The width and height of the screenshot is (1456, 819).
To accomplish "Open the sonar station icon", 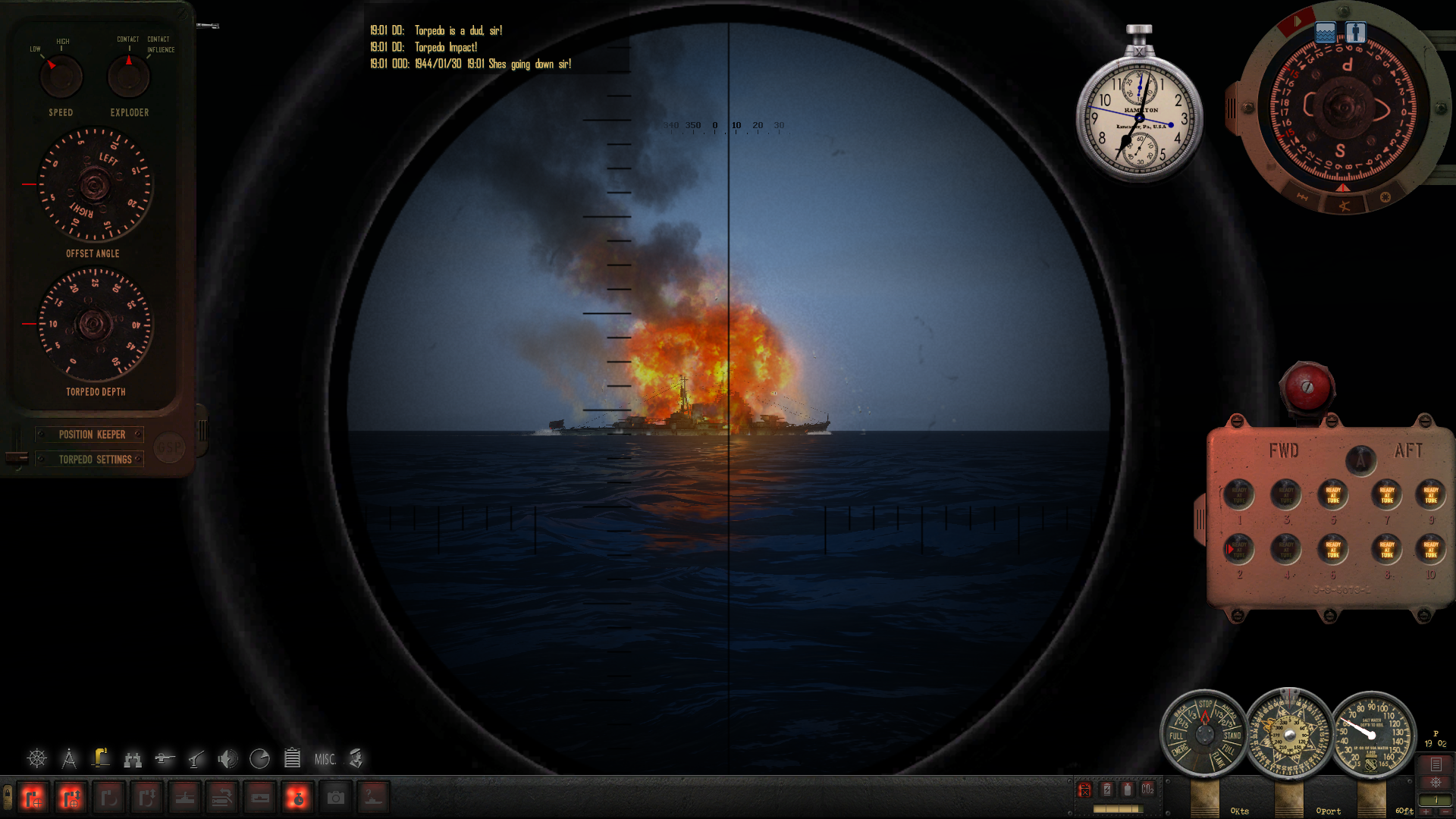I will [227, 758].
